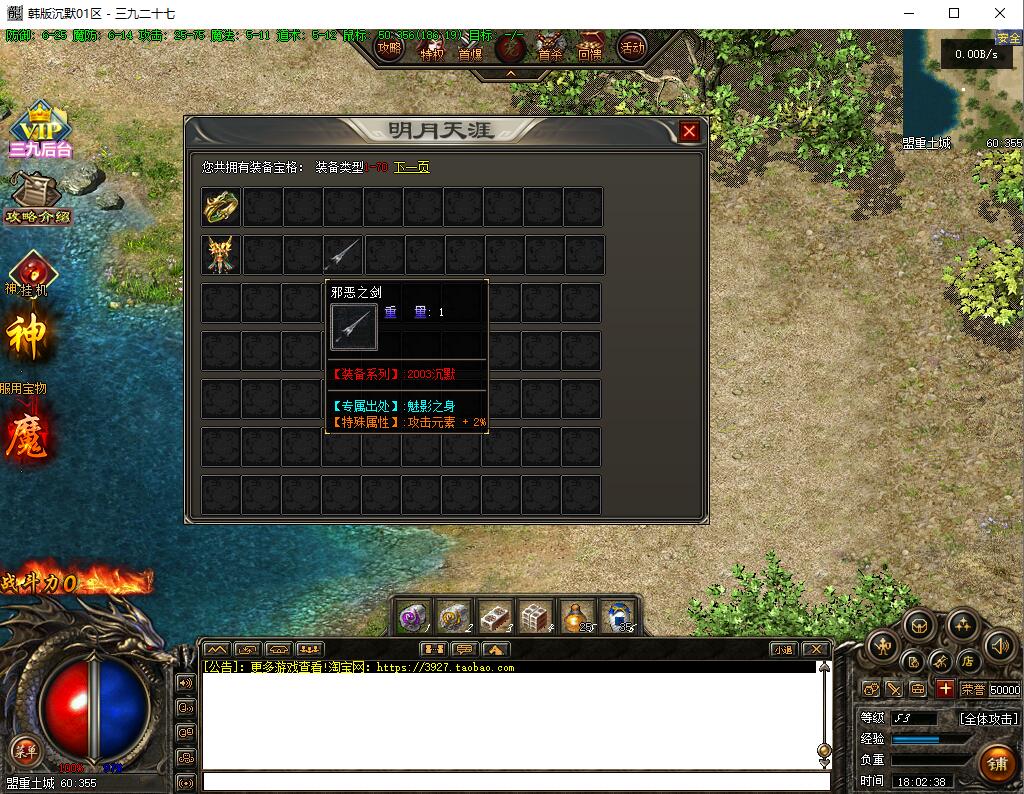Open the orange 铺 stall button
This screenshot has width=1024, height=794.
click(997, 764)
